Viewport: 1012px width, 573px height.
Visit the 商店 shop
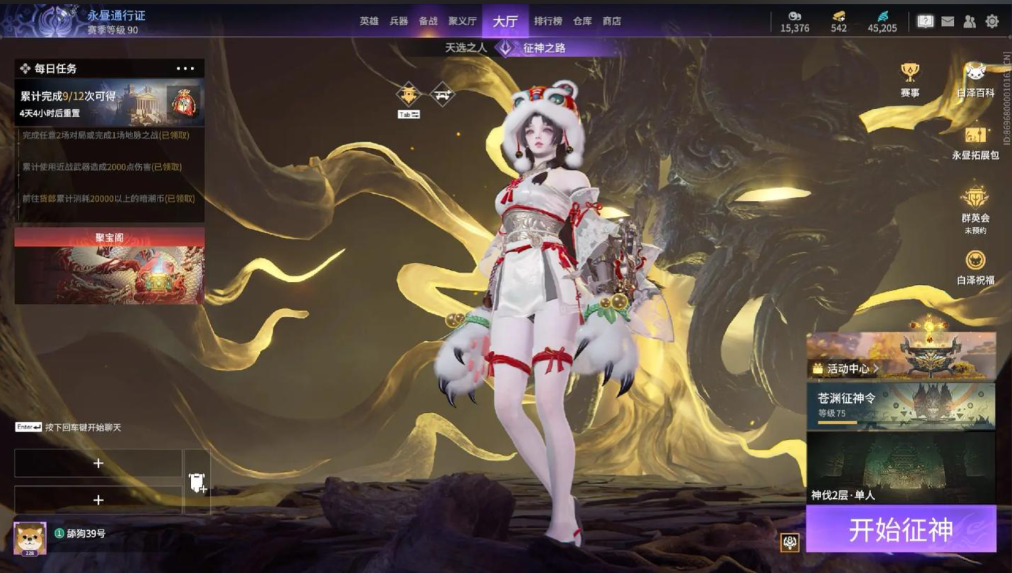611,21
